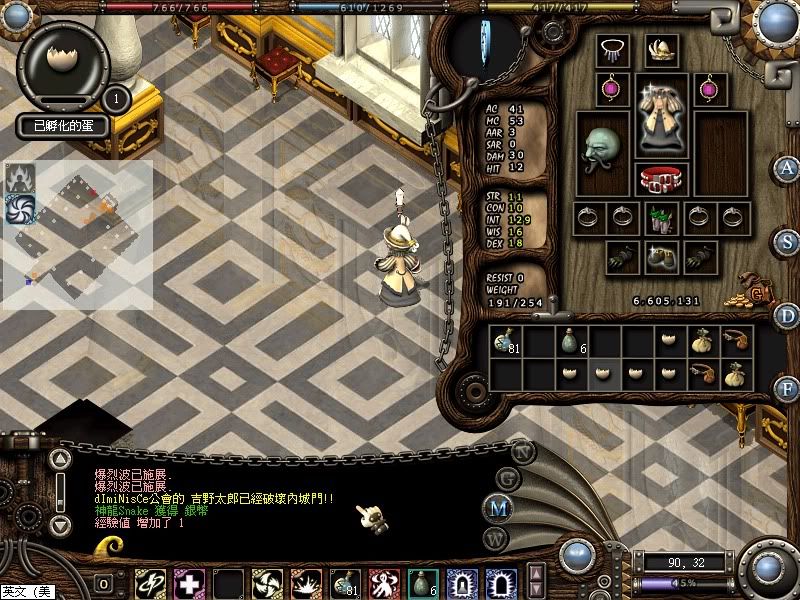The image size is (800, 600).
Task: Activate the F side button
Action: tap(788, 388)
